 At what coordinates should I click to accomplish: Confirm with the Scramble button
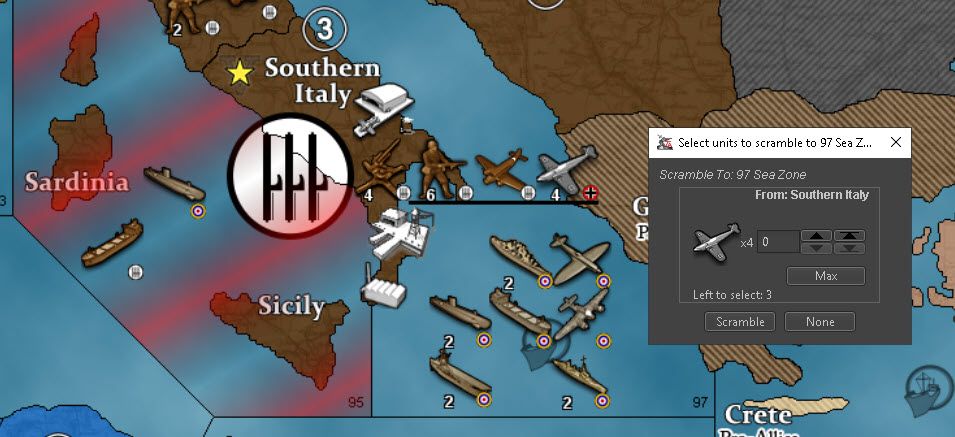(740, 322)
